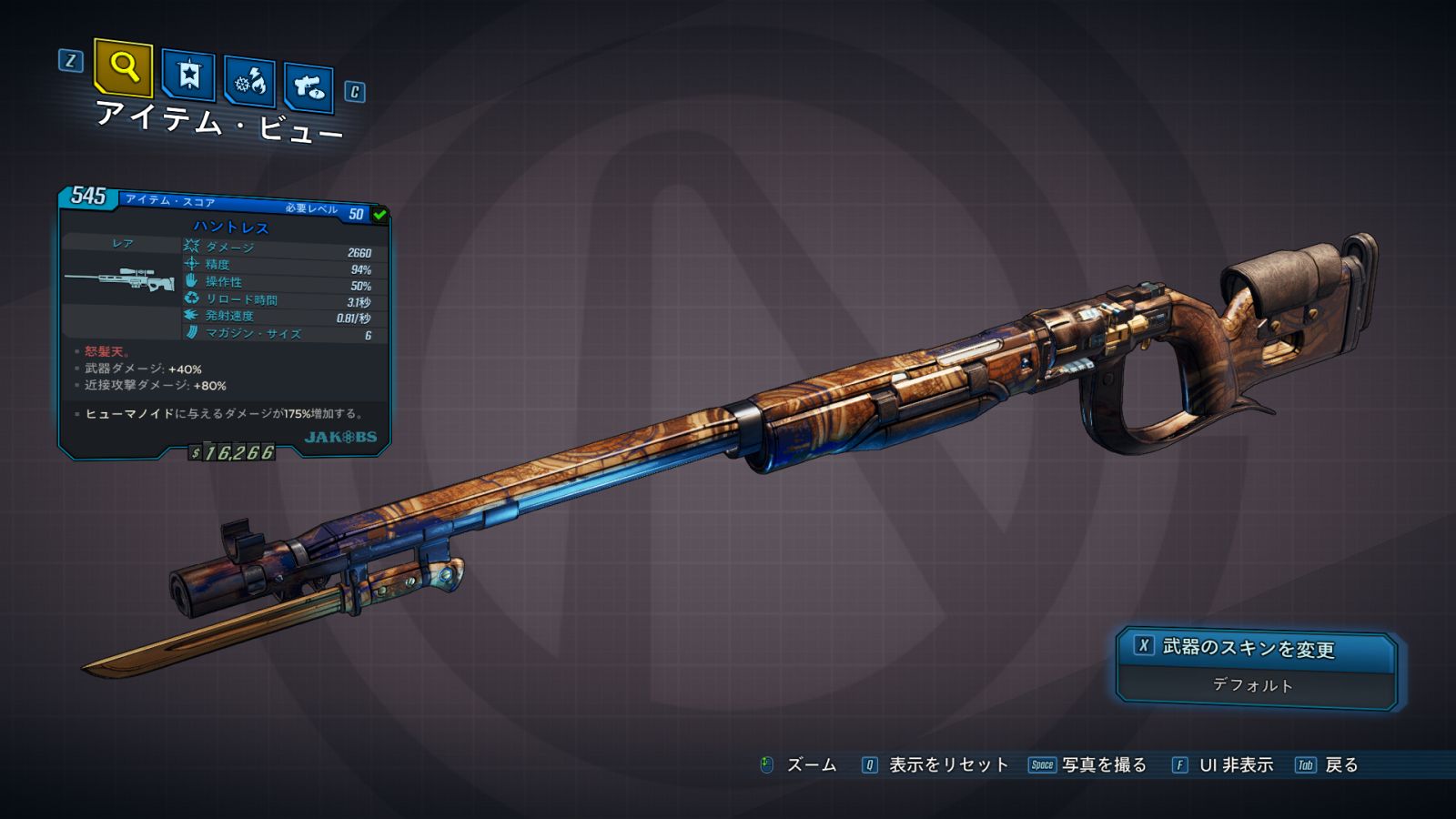Select the magnifying glass Item View tab
Viewport: 1456px width, 819px height.
123,68
